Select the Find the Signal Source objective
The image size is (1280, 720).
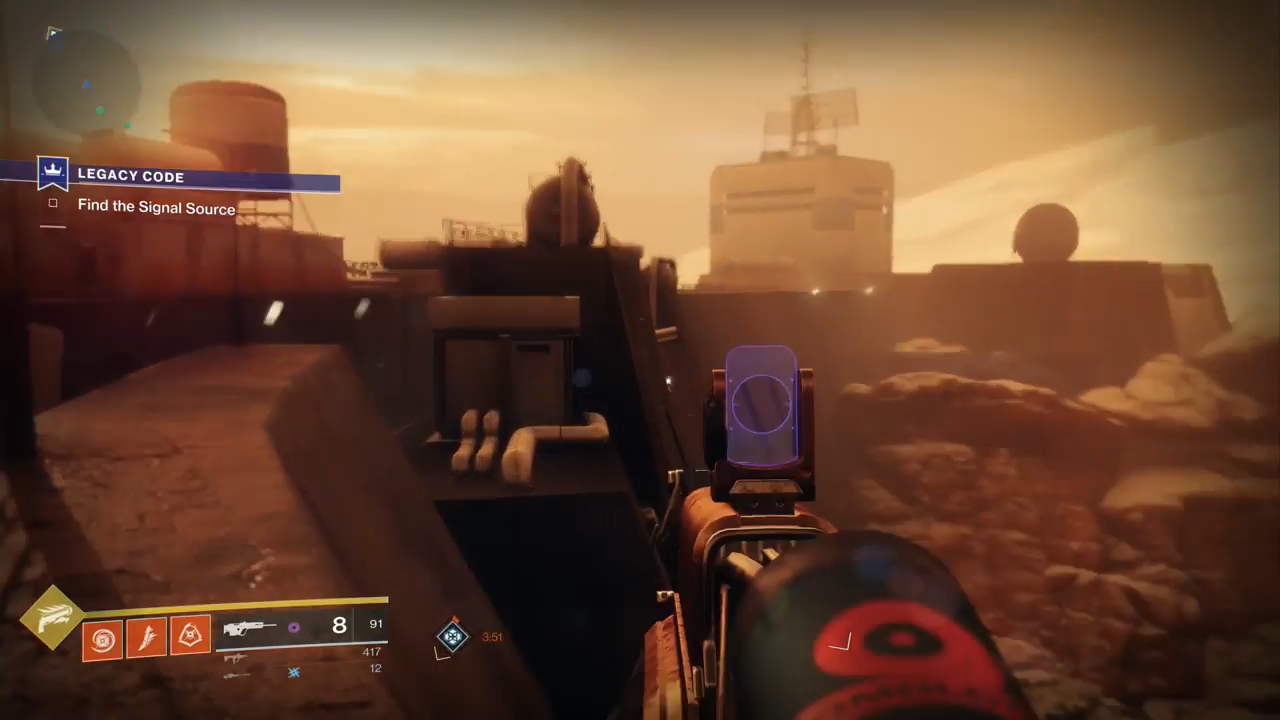tap(156, 208)
